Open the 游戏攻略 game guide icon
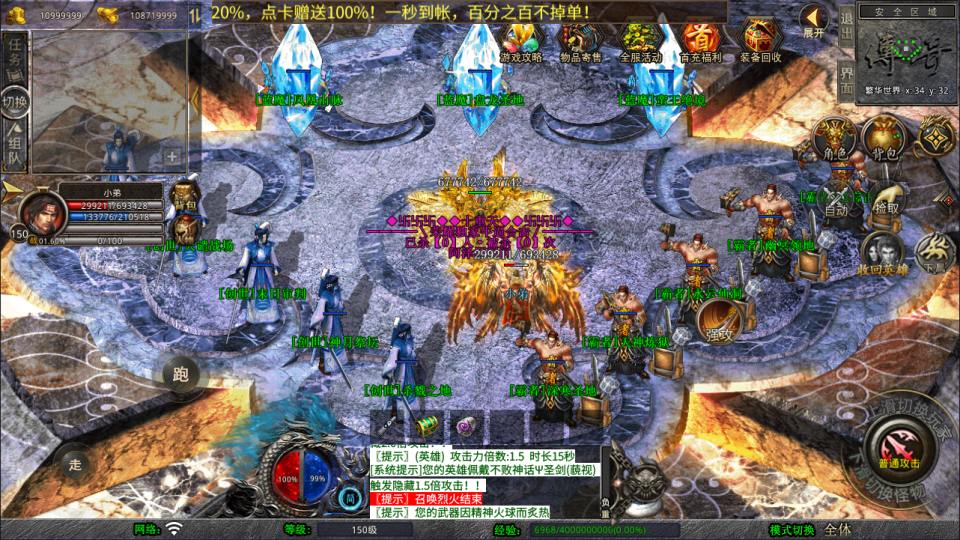This screenshot has width=960, height=540. pos(521,42)
